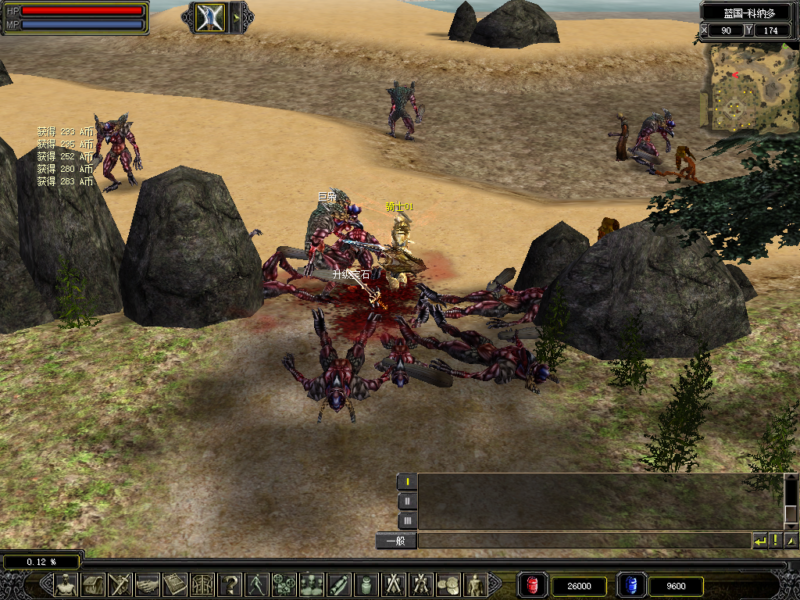800x600 pixels.
Task: Switch to chat tab II
Action: (407, 501)
